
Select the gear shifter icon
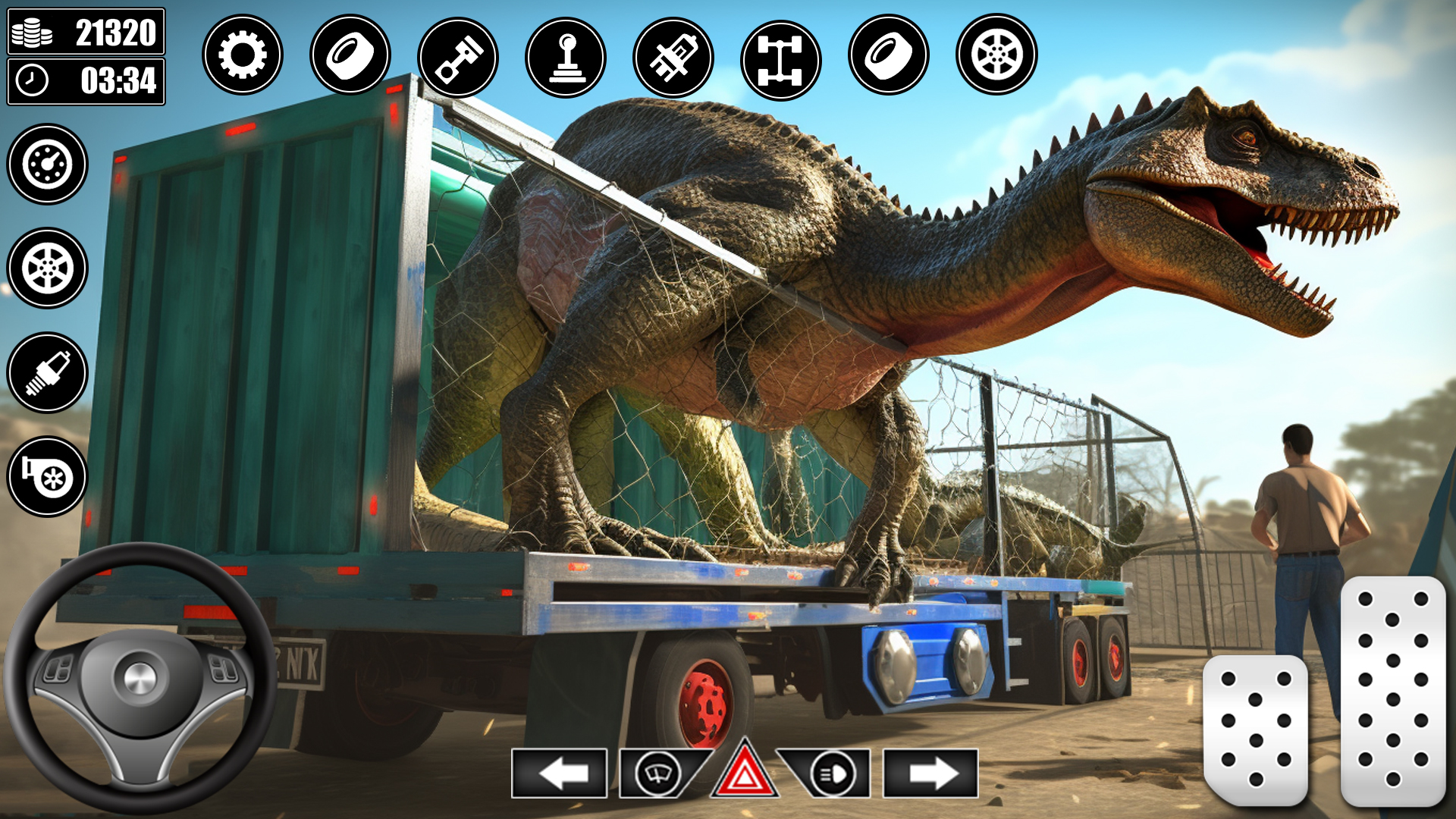(563, 55)
